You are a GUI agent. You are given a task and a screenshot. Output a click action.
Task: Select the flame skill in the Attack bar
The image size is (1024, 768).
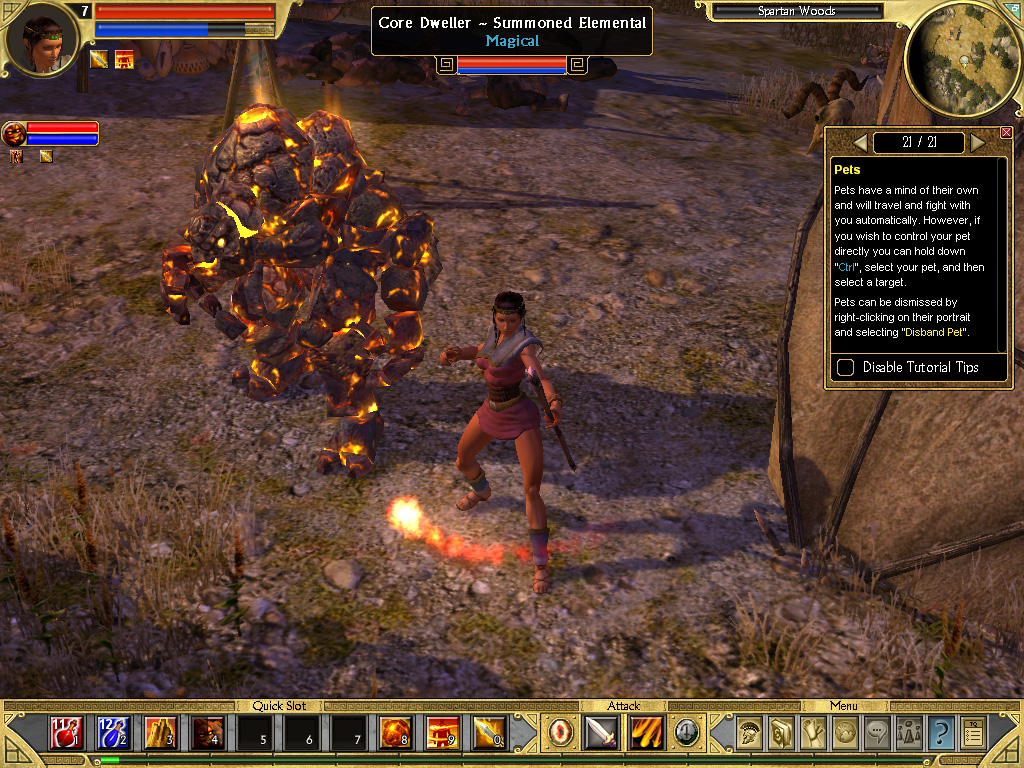pos(646,733)
